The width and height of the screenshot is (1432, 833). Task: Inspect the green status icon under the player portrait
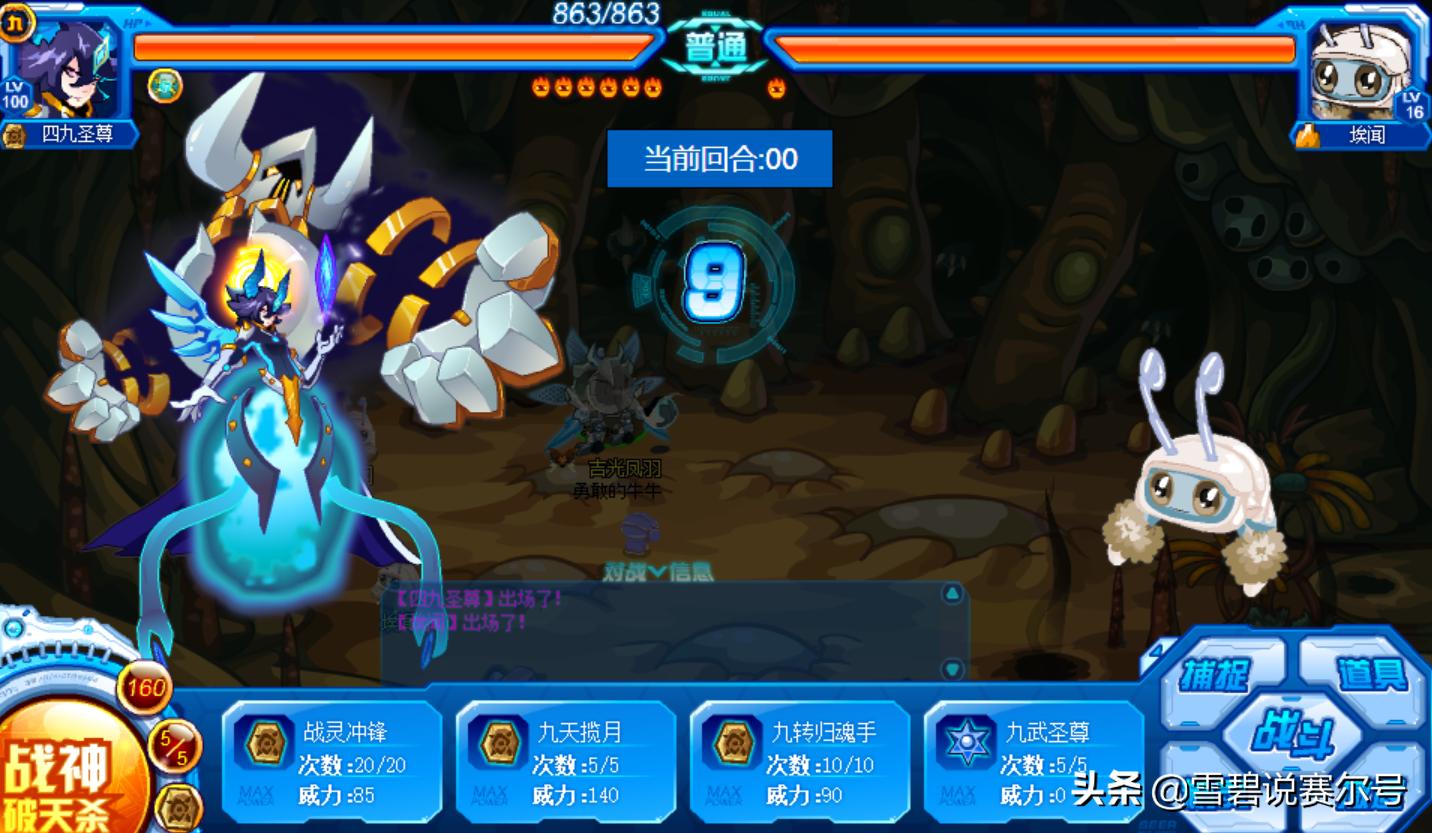165,86
